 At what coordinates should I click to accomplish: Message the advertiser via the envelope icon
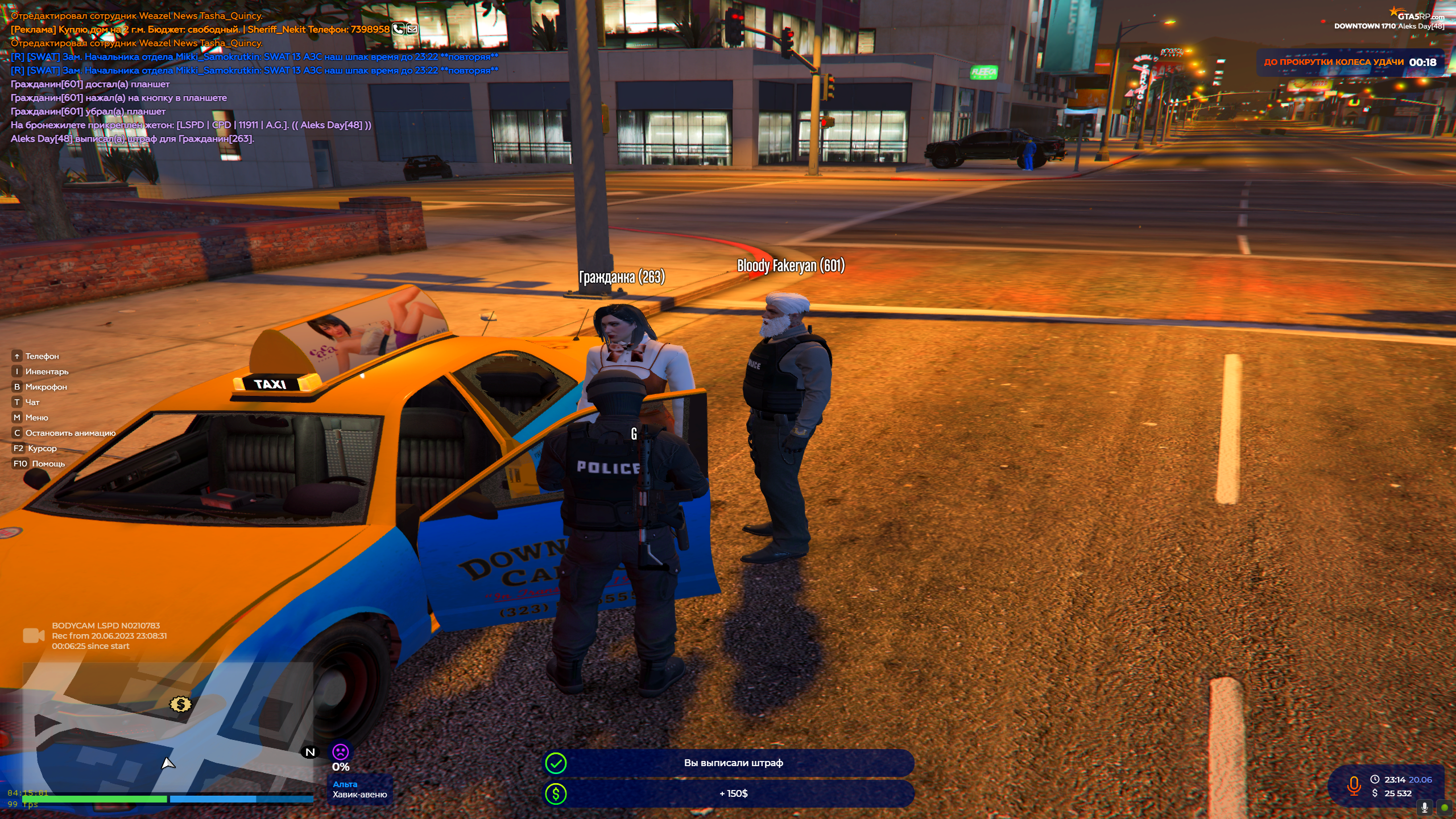point(412,29)
